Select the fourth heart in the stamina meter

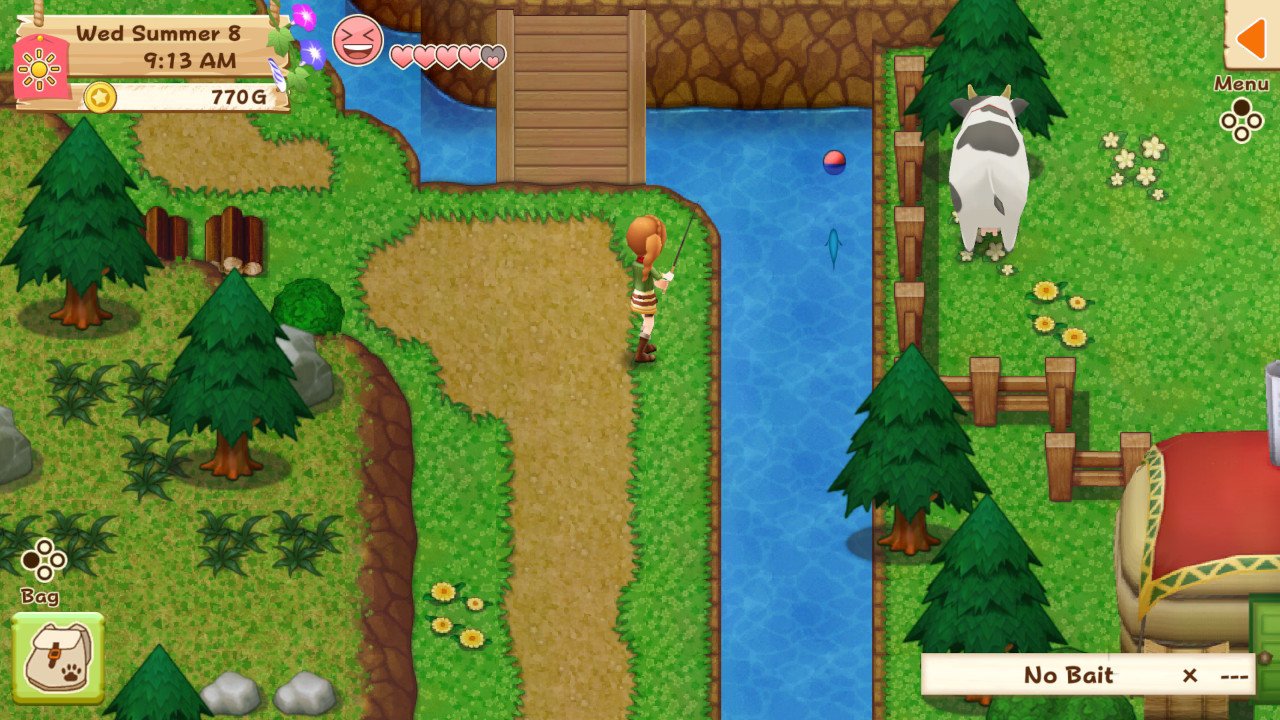click(x=470, y=56)
